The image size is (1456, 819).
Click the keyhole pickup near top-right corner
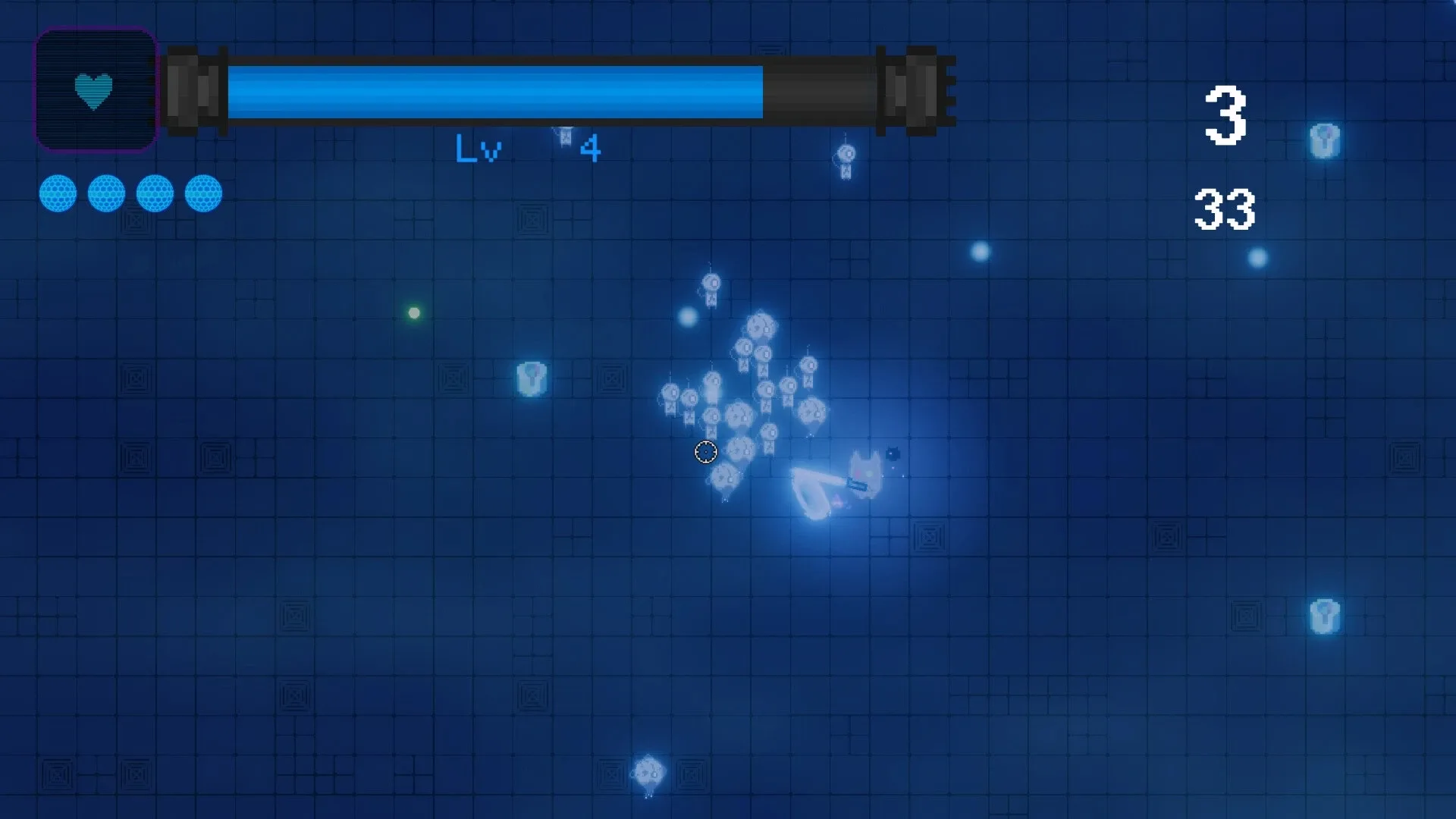coord(1326,139)
